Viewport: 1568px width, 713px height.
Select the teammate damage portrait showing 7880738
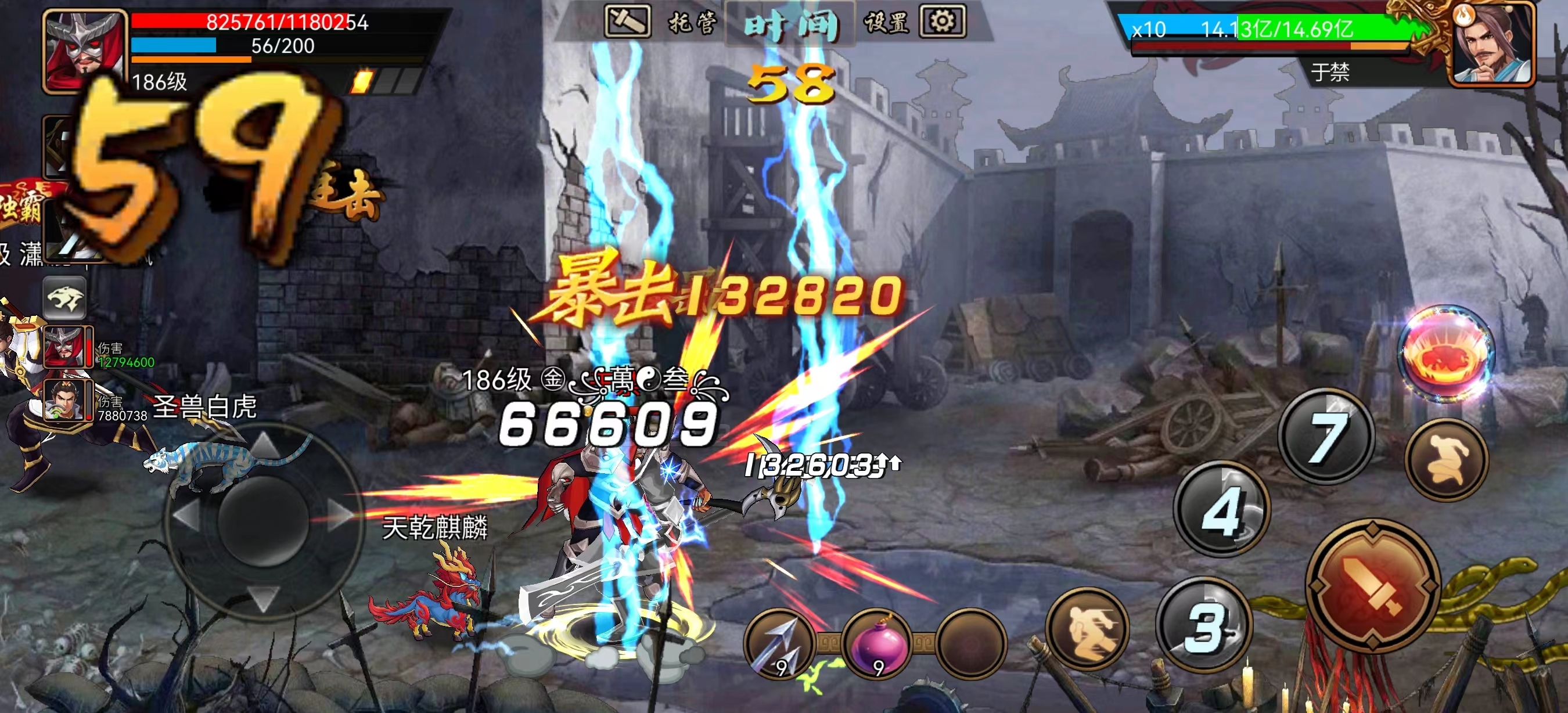point(66,401)
